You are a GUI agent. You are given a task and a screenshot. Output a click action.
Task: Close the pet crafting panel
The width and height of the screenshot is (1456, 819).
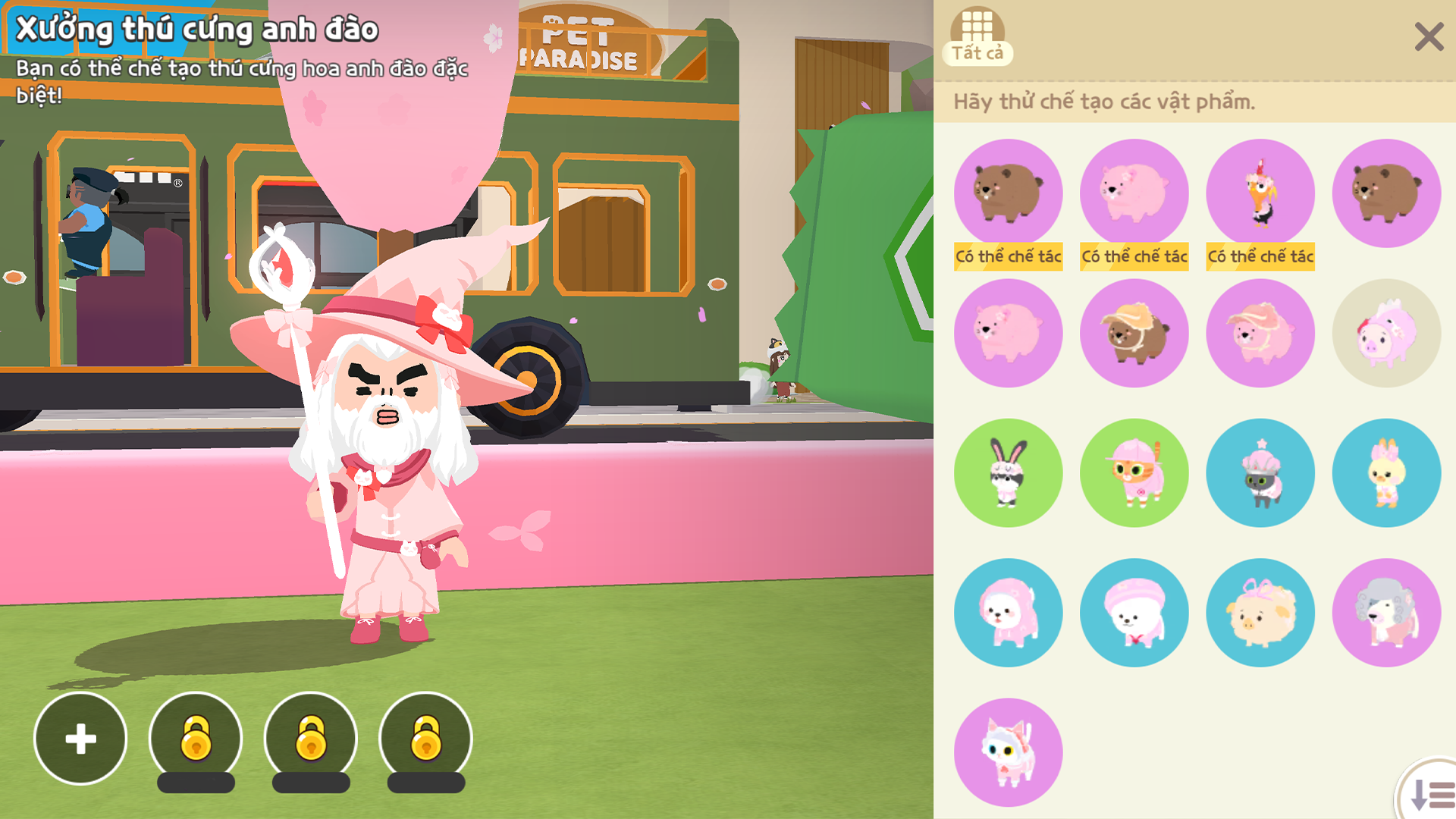(x=1429, y=36)
